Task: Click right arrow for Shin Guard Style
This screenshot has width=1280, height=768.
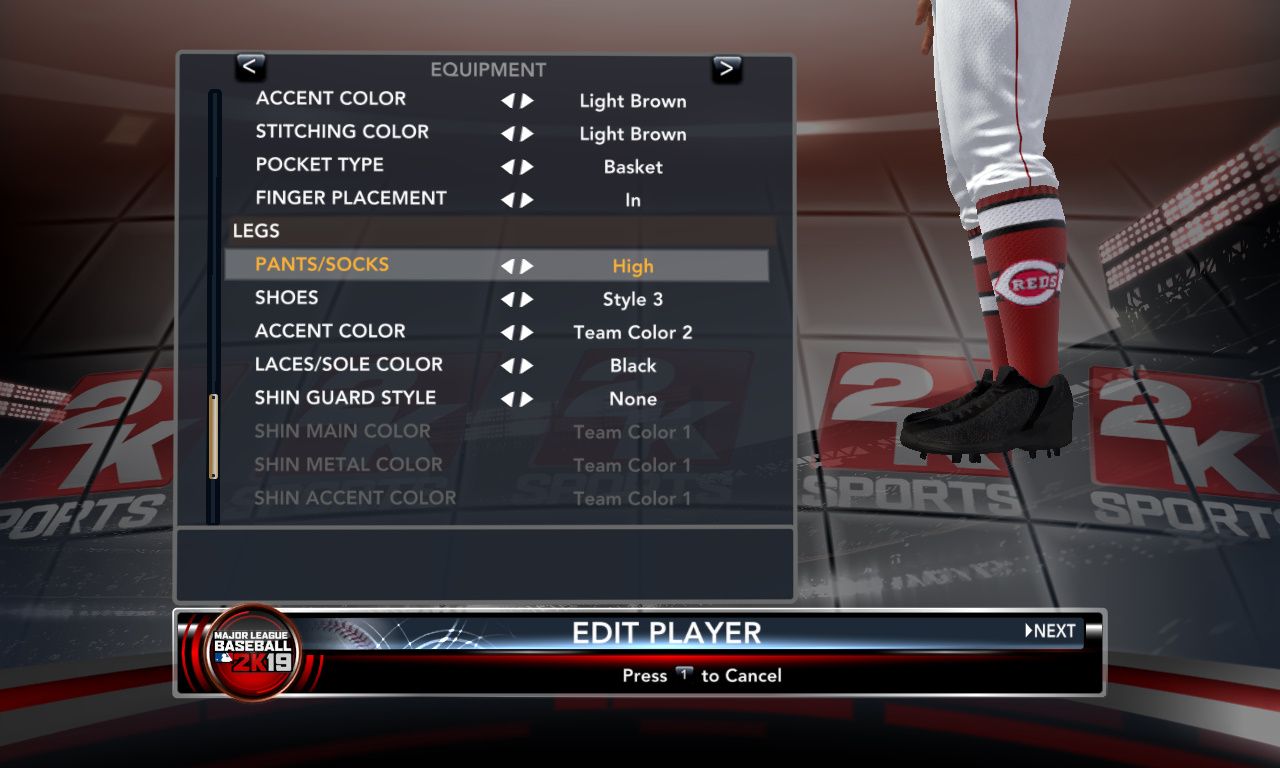Action: [527, 399]
